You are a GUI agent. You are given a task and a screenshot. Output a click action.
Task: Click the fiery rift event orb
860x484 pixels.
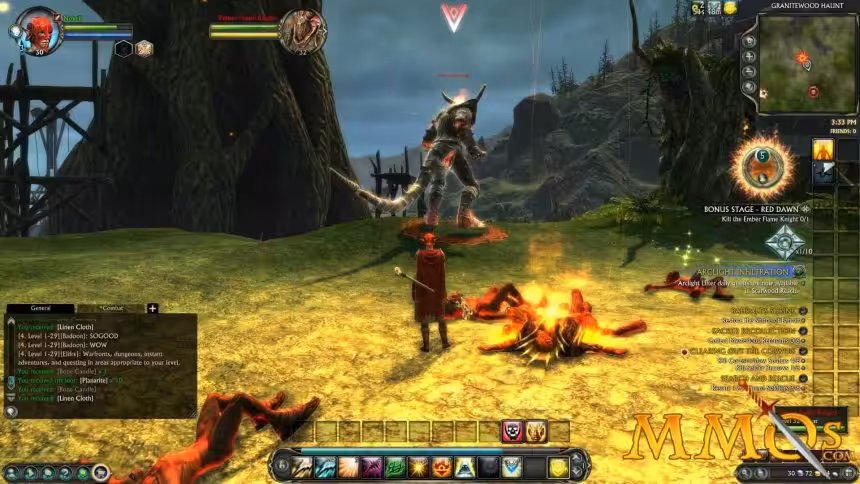[762, 165]
